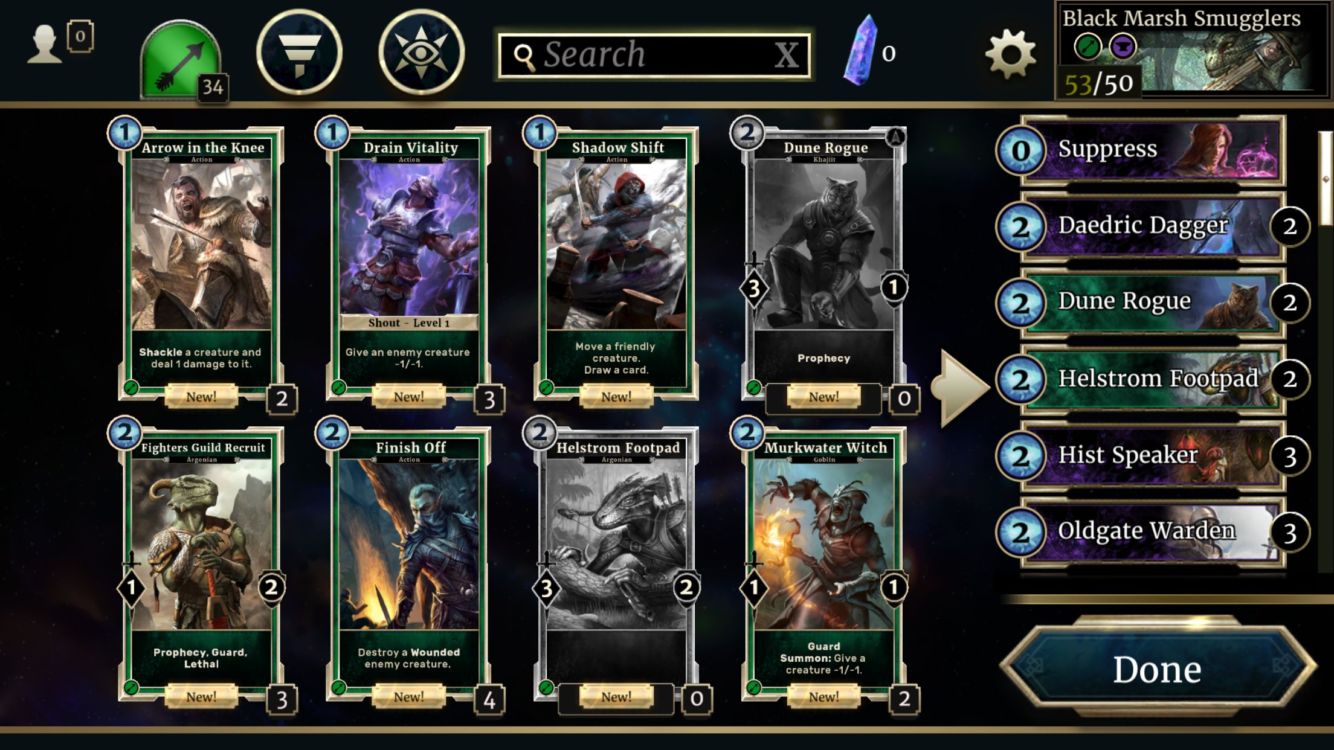This screenshot has height=750, width=1334.
Task: Clear the search with the X
Action: coord(787,56)
